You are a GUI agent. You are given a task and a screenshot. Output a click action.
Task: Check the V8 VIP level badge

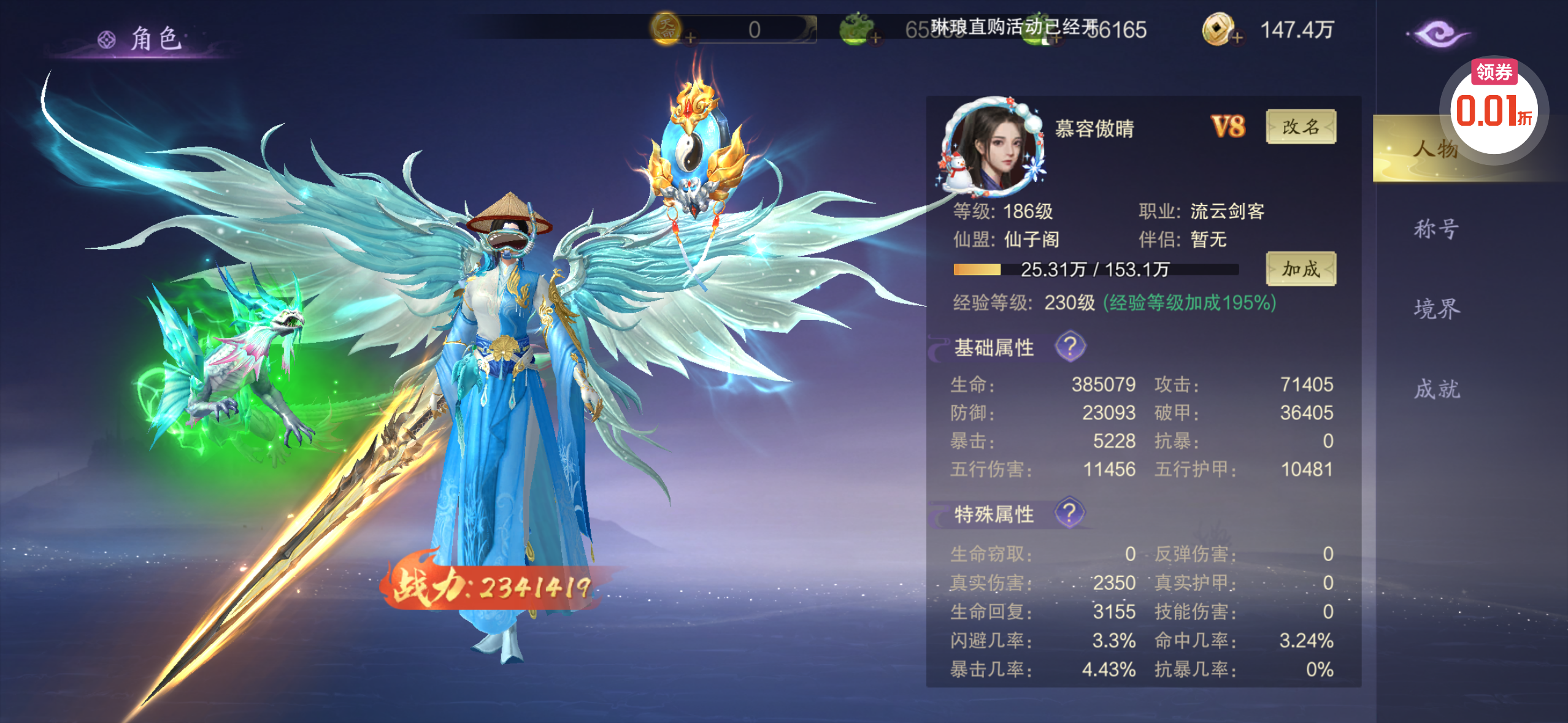[x=1228, y=127]
